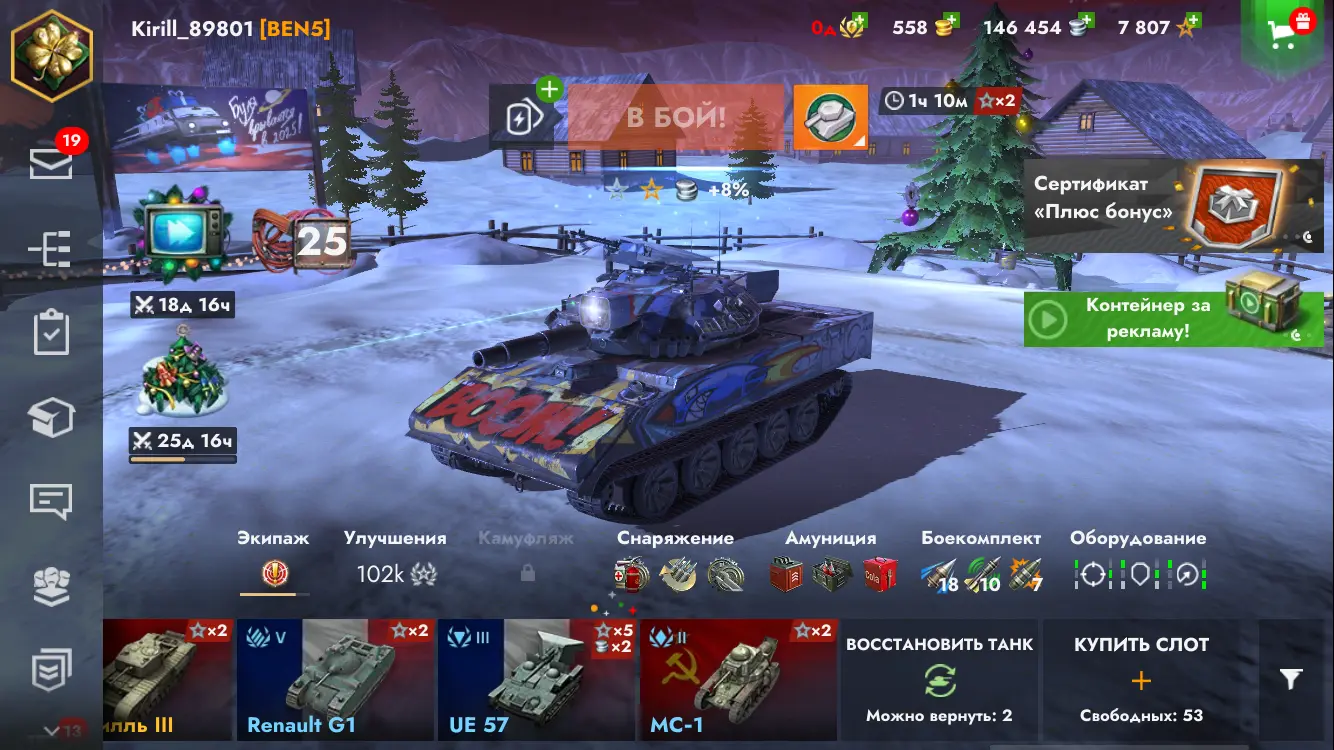This screenshot has width=1334, height=750.
Task: Open the Боекомплект ammunition loadout
Action: click(980, 562)
